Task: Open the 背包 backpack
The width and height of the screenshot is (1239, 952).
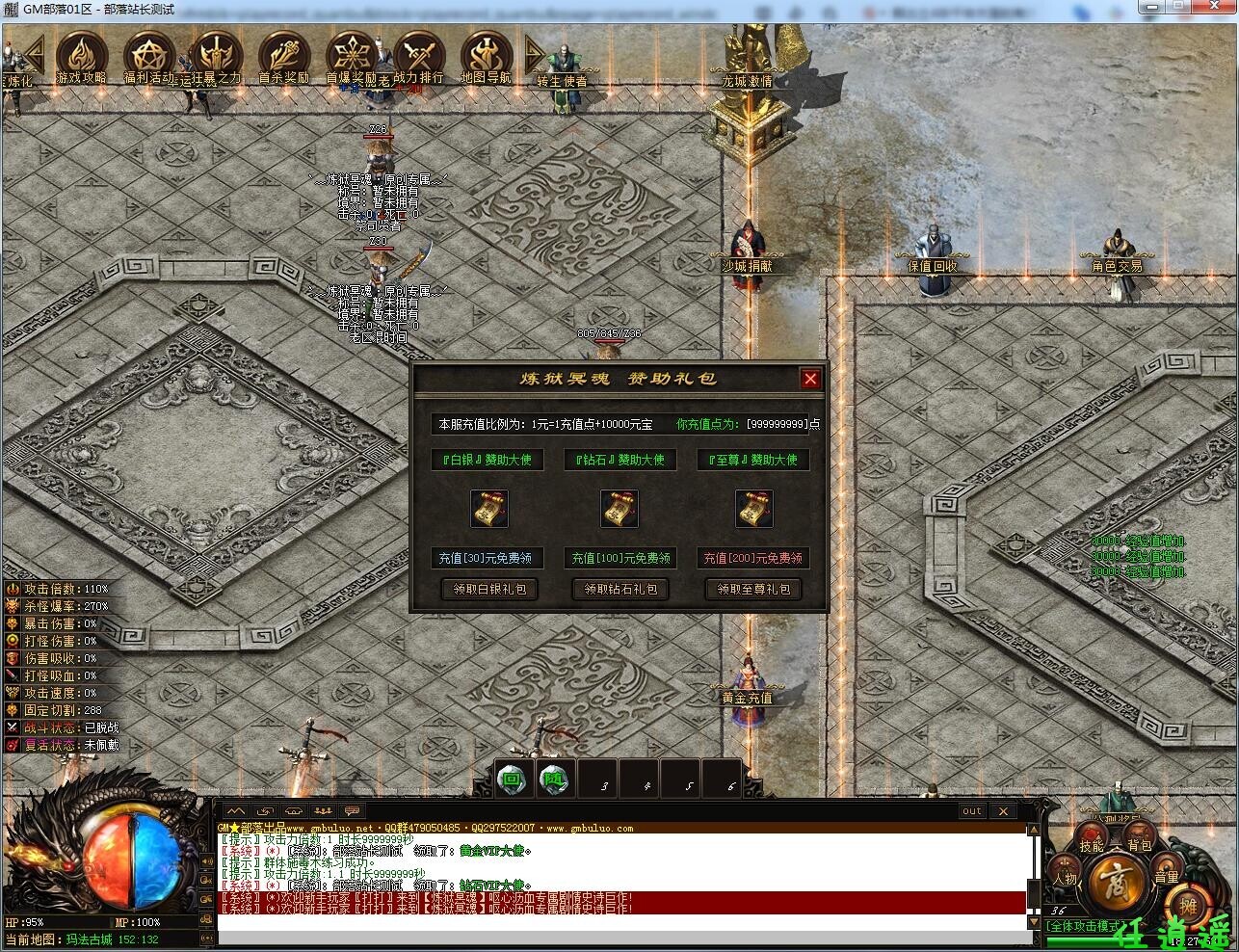Action: [1140, 844]
